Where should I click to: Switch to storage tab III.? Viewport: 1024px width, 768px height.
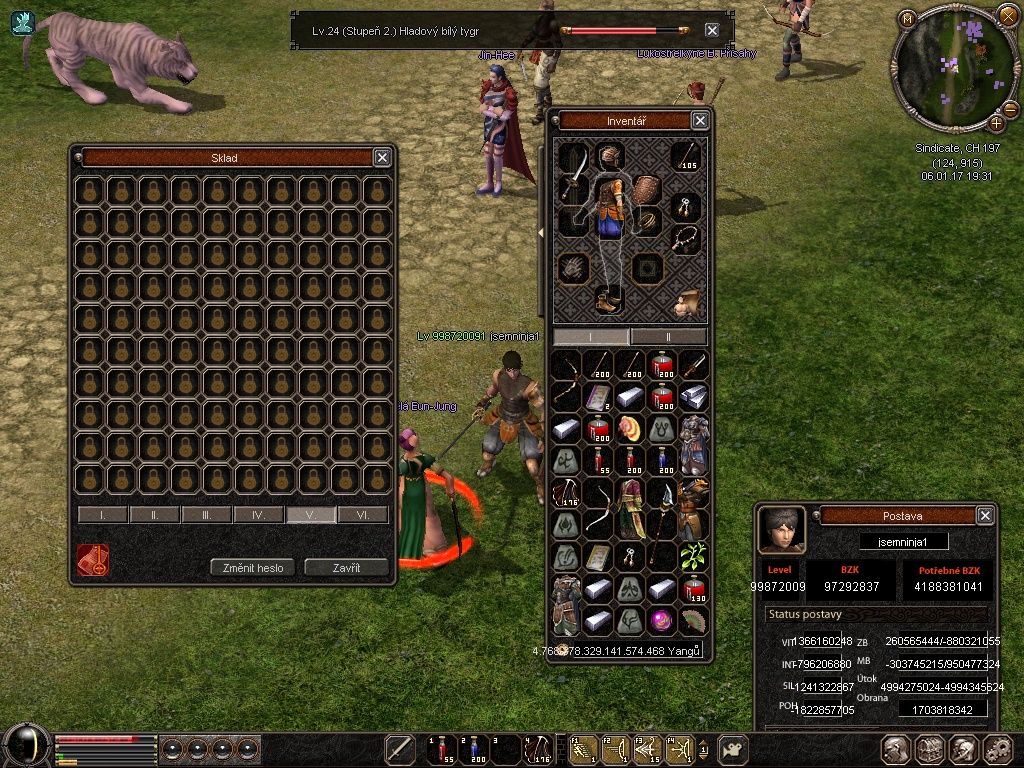207,515
